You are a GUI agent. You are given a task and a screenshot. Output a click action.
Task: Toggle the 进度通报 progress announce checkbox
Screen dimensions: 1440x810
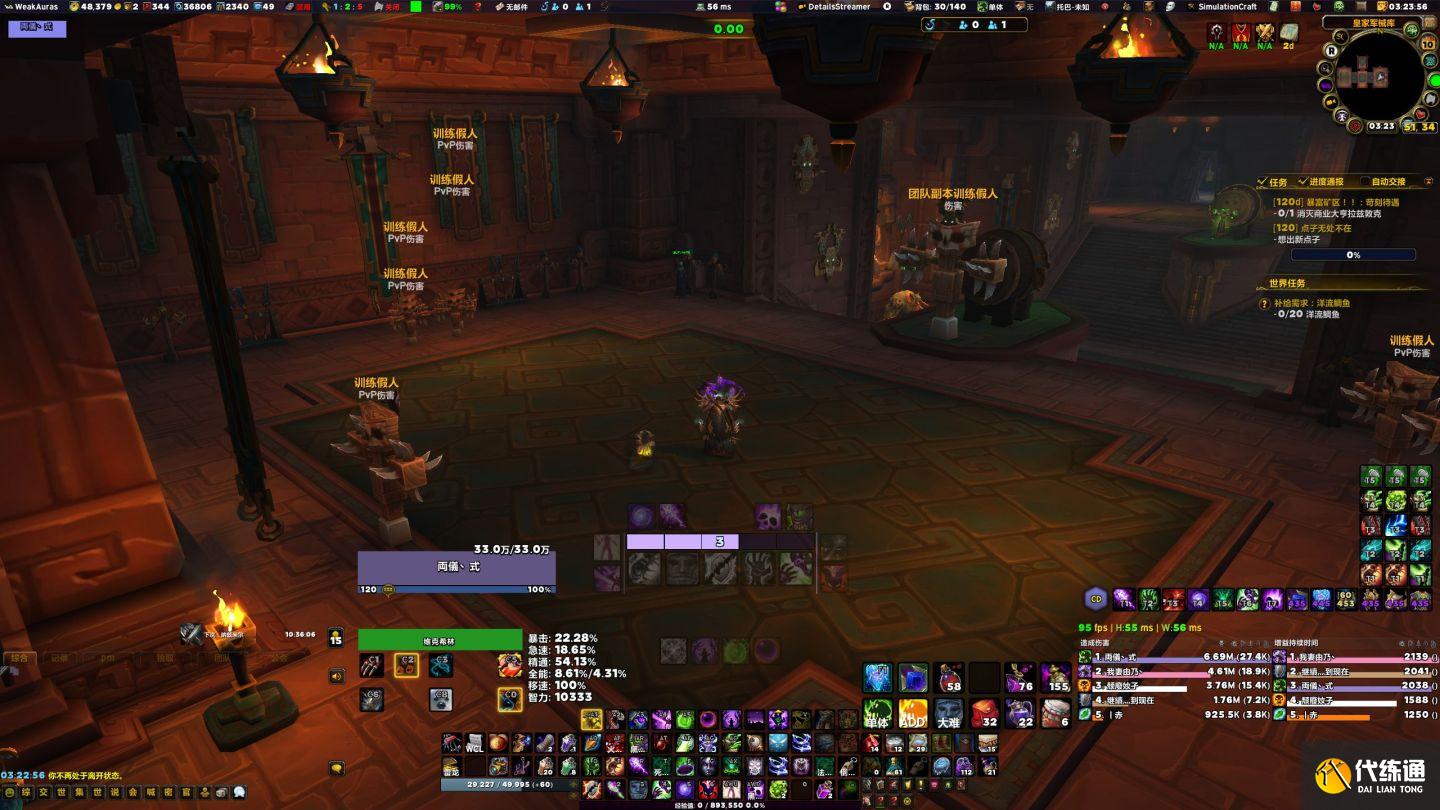pos(1302,182)
